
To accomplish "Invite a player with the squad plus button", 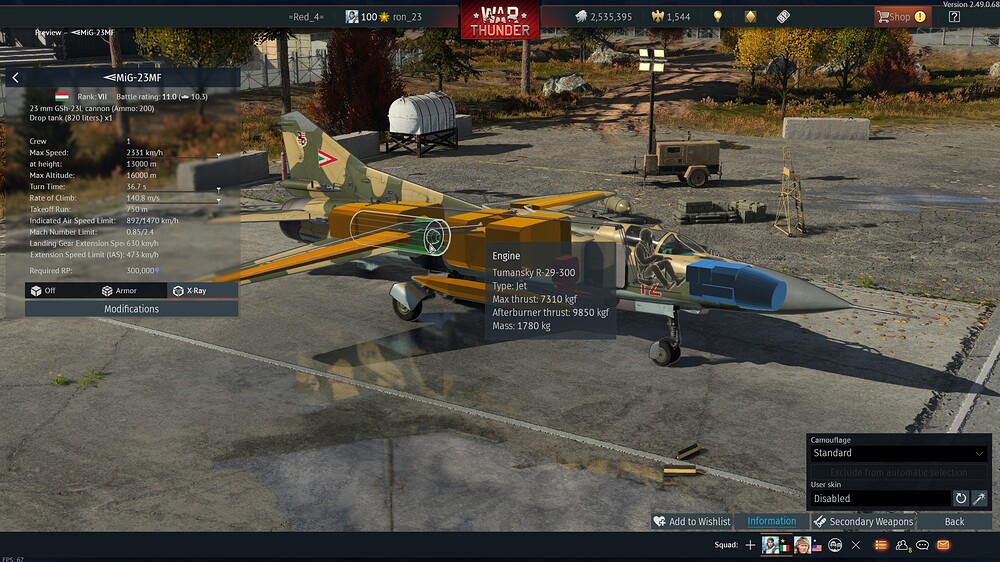I will point(750,545).
